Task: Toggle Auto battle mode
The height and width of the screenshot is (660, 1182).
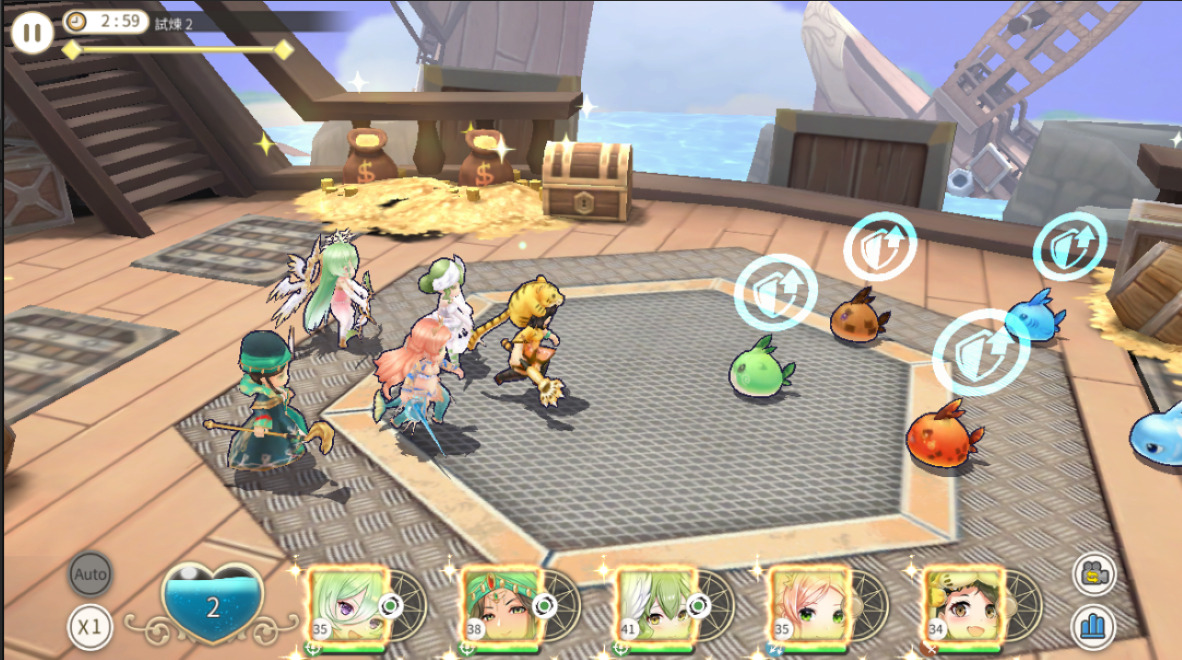Action: pyautogui.click(x=90, y=575)
